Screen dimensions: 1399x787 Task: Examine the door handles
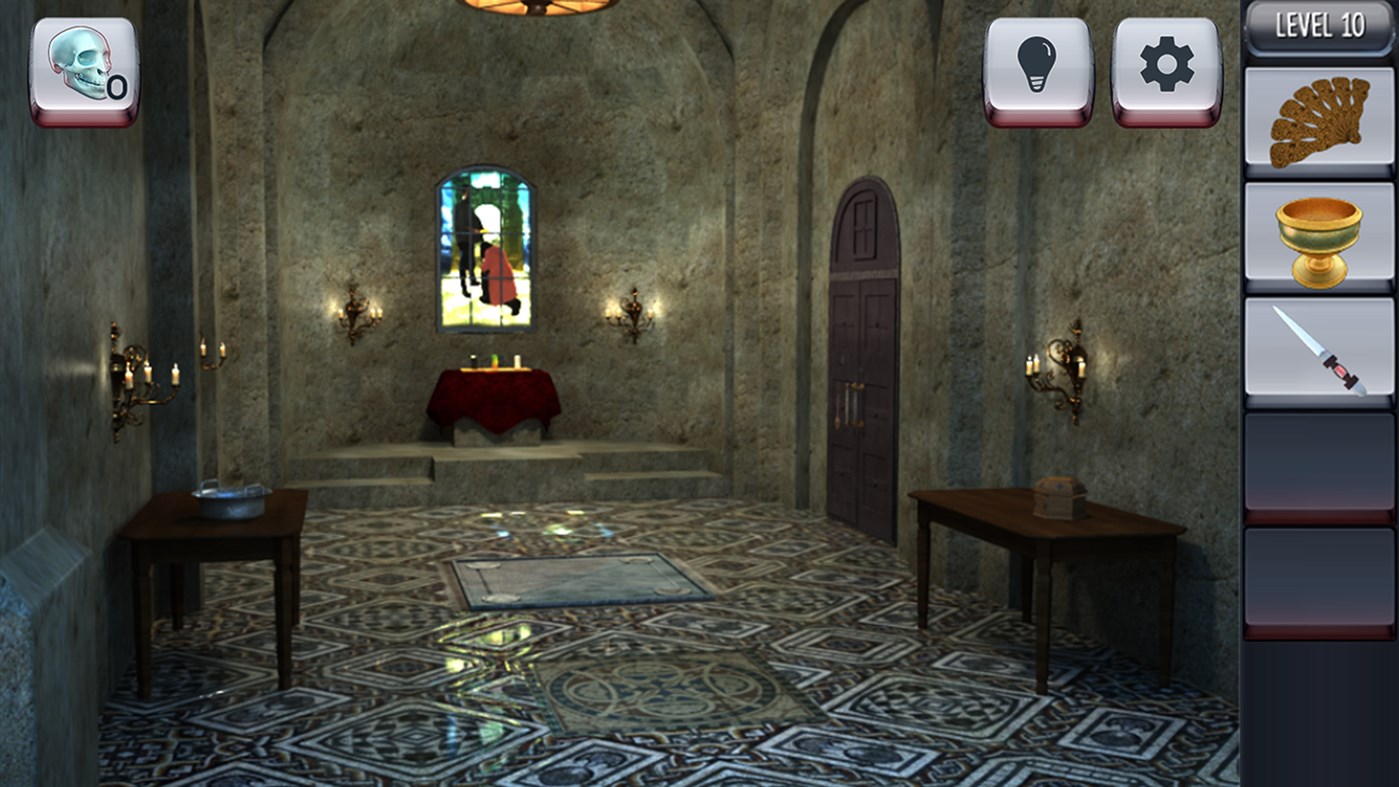point(852,405)
